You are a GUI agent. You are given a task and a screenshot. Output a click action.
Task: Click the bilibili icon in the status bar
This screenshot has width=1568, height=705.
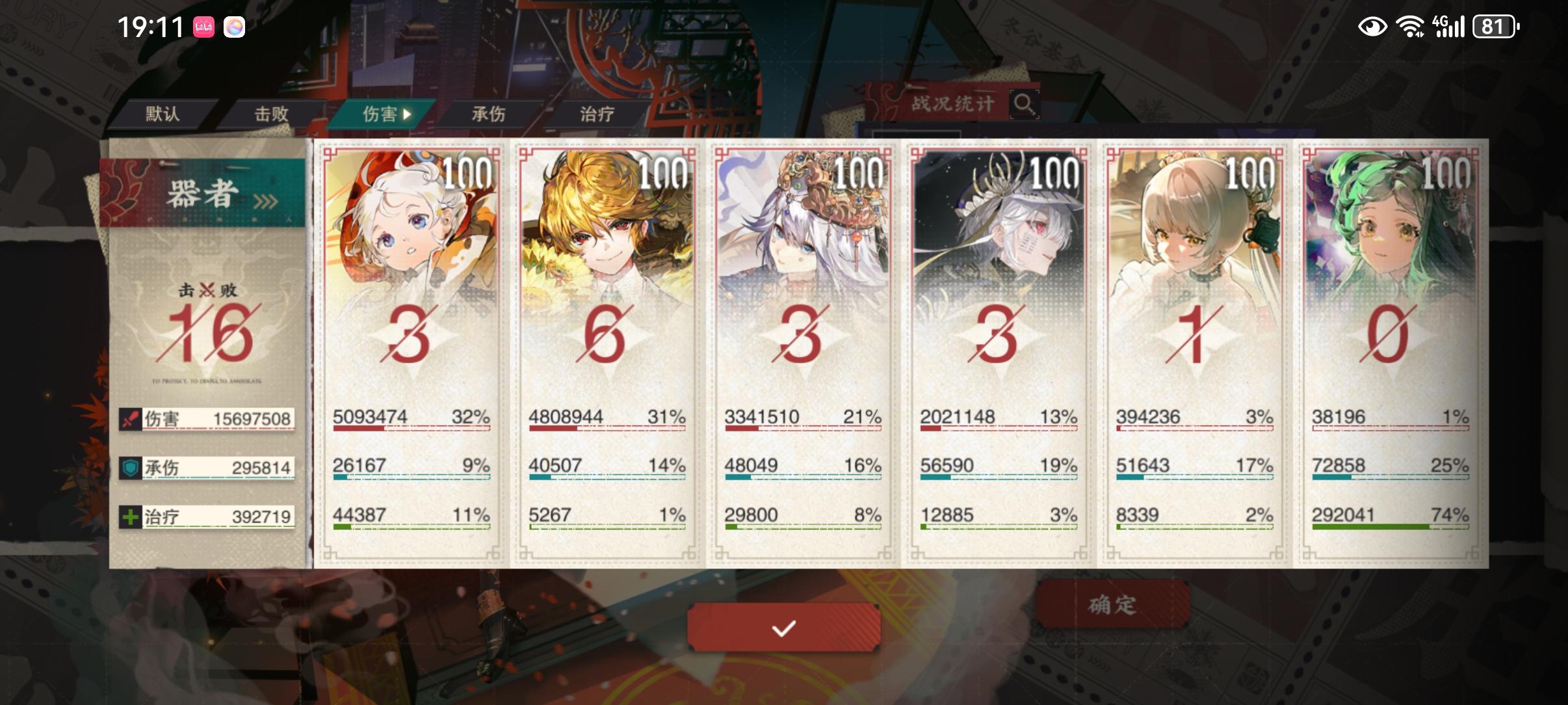[203, 27]
